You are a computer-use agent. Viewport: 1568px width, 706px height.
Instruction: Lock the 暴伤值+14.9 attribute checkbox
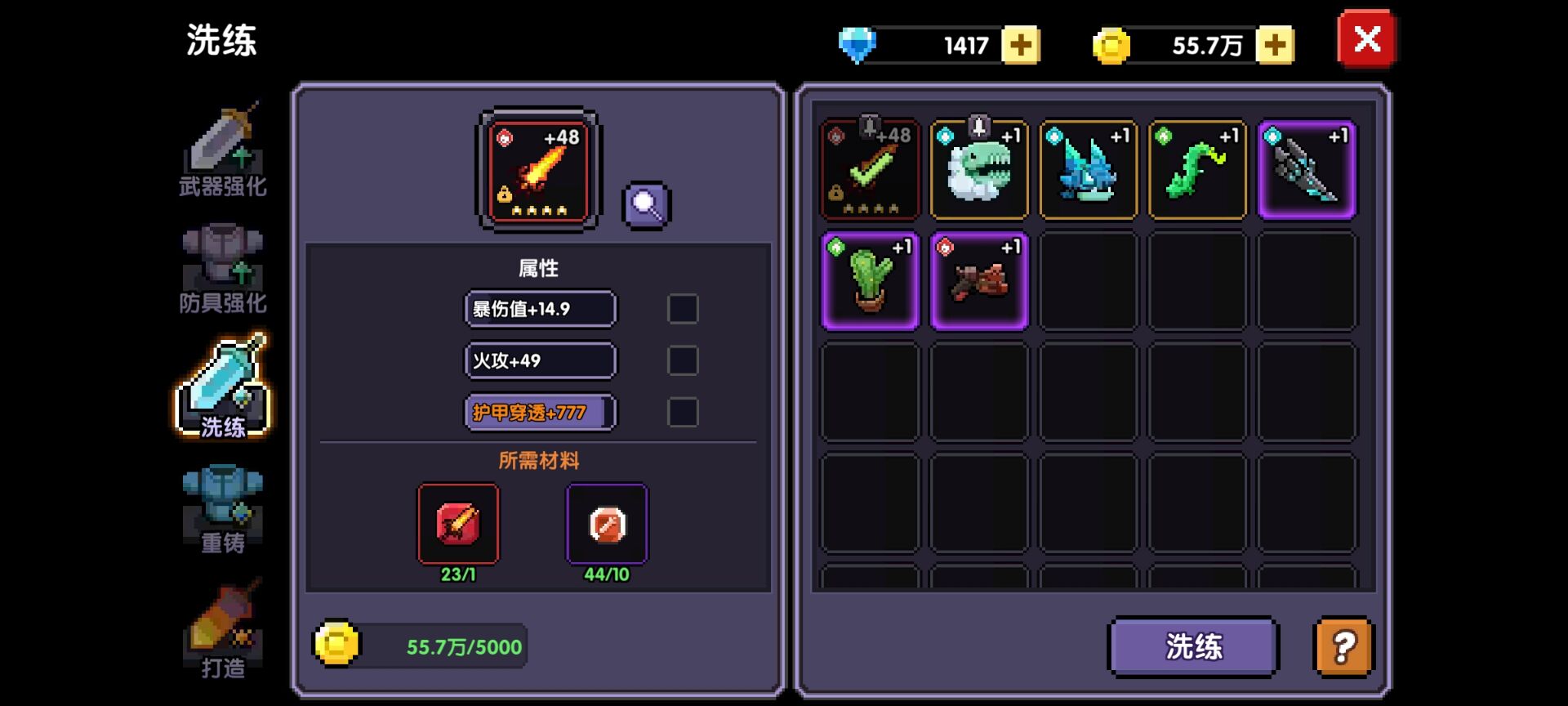pos(683,309)
